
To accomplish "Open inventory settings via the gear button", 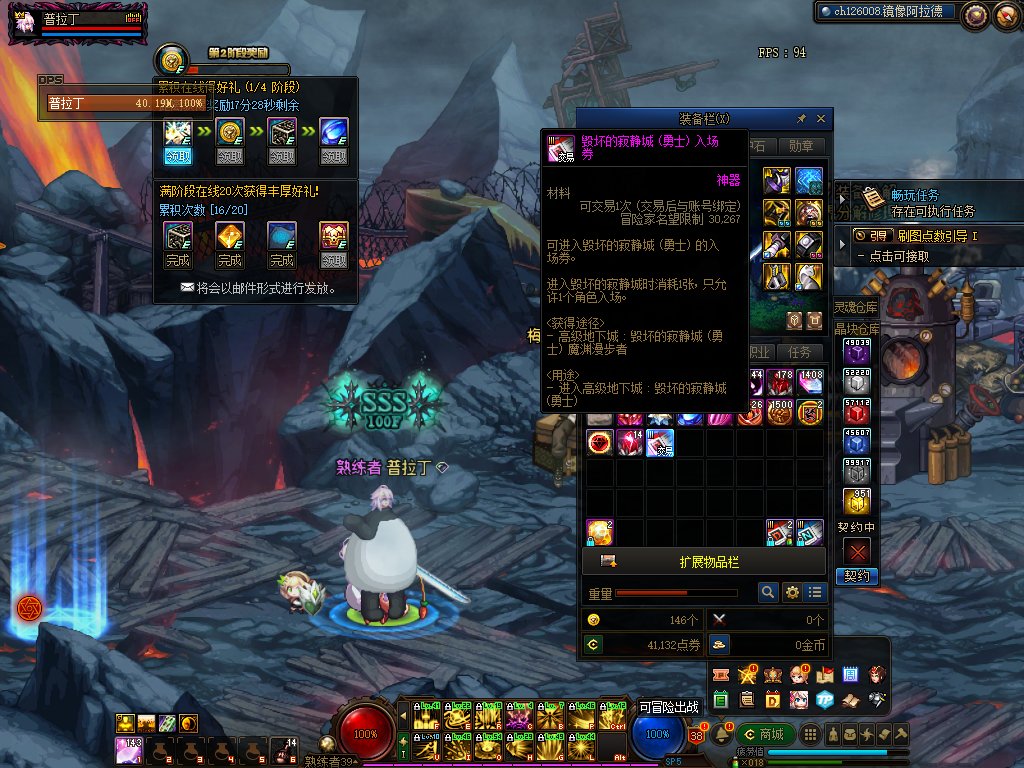I will (x=792, y=593).
